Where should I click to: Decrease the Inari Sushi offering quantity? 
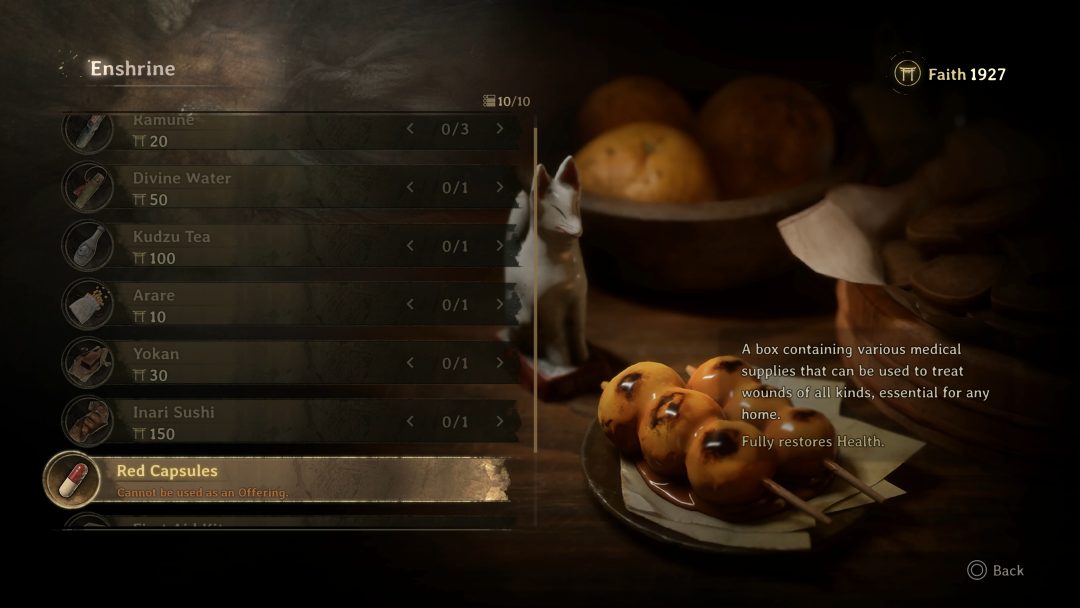tap(410, 422)
